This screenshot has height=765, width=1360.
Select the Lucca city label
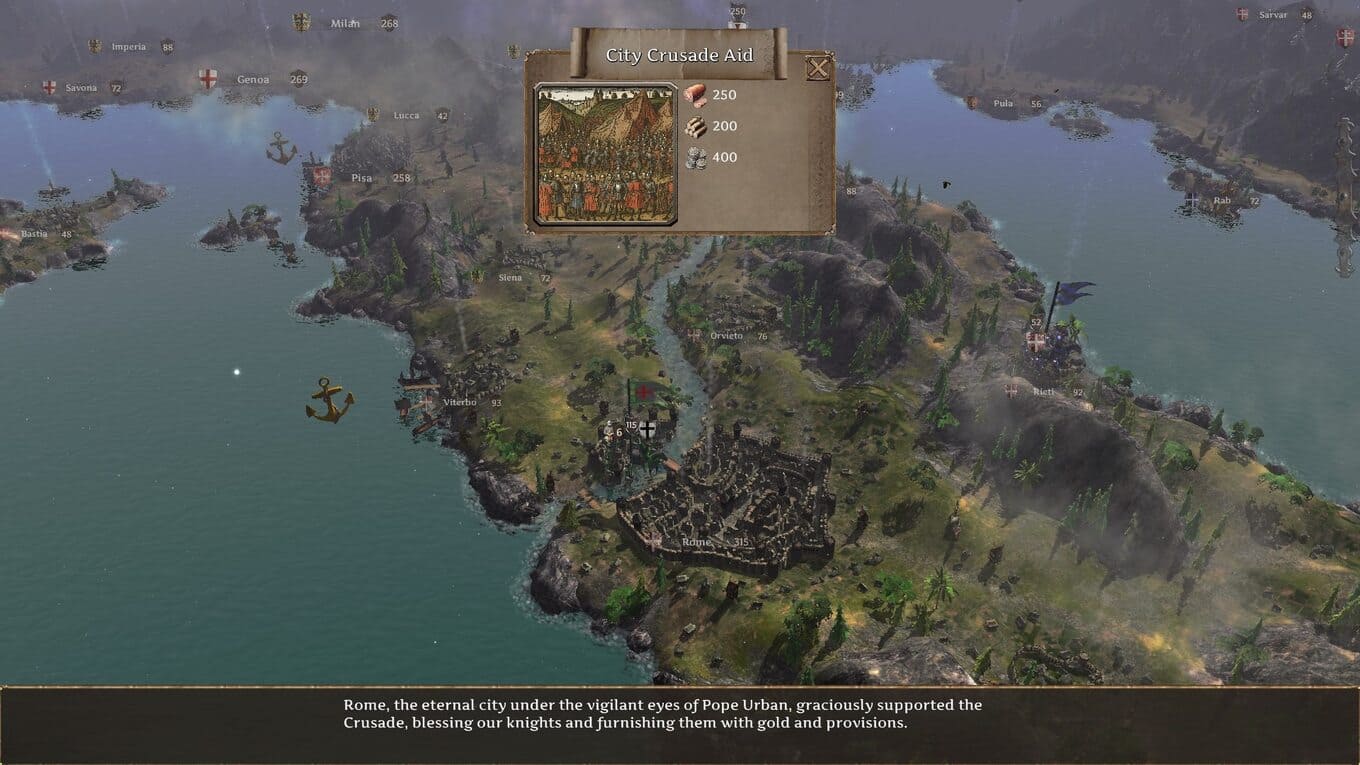point(406,115)
